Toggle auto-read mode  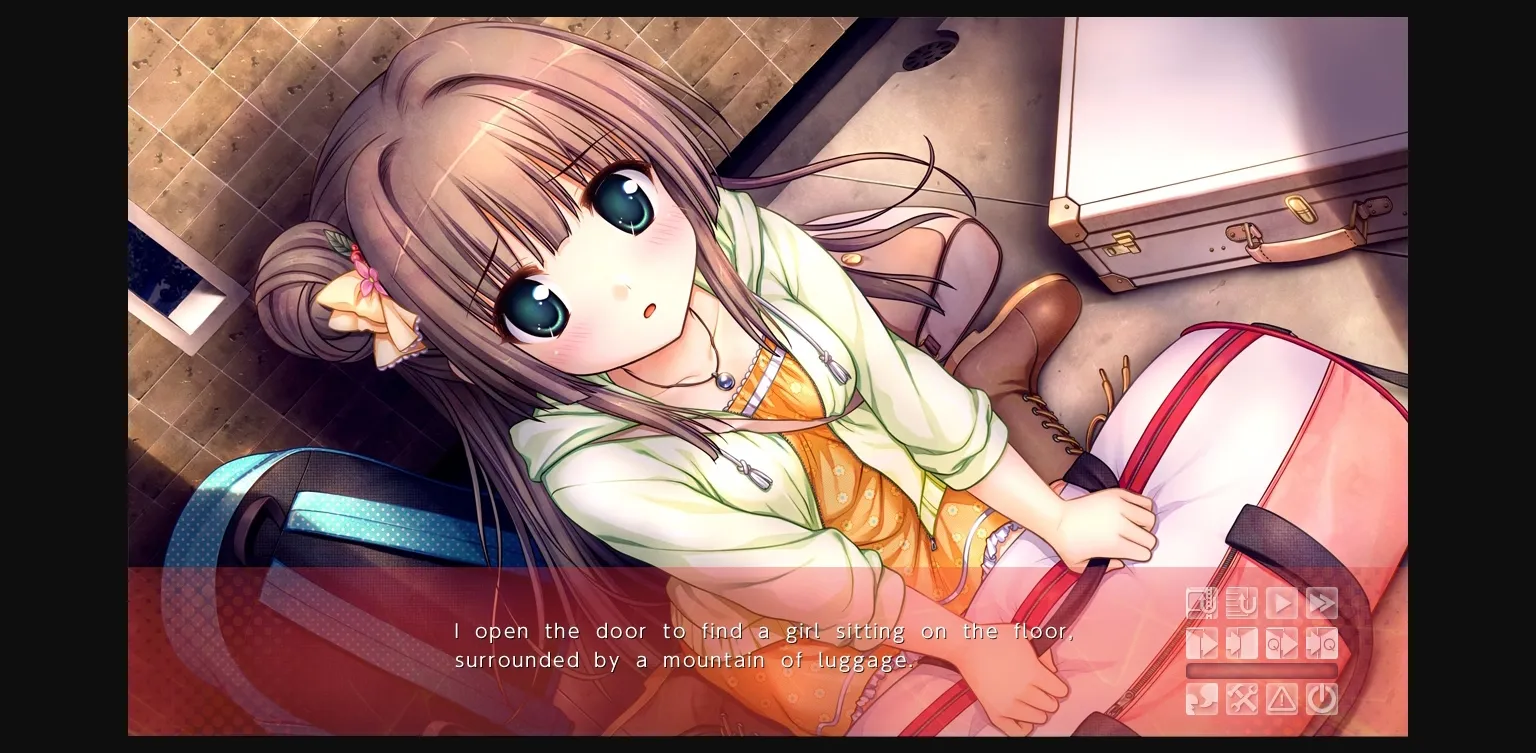[1281, 603]
